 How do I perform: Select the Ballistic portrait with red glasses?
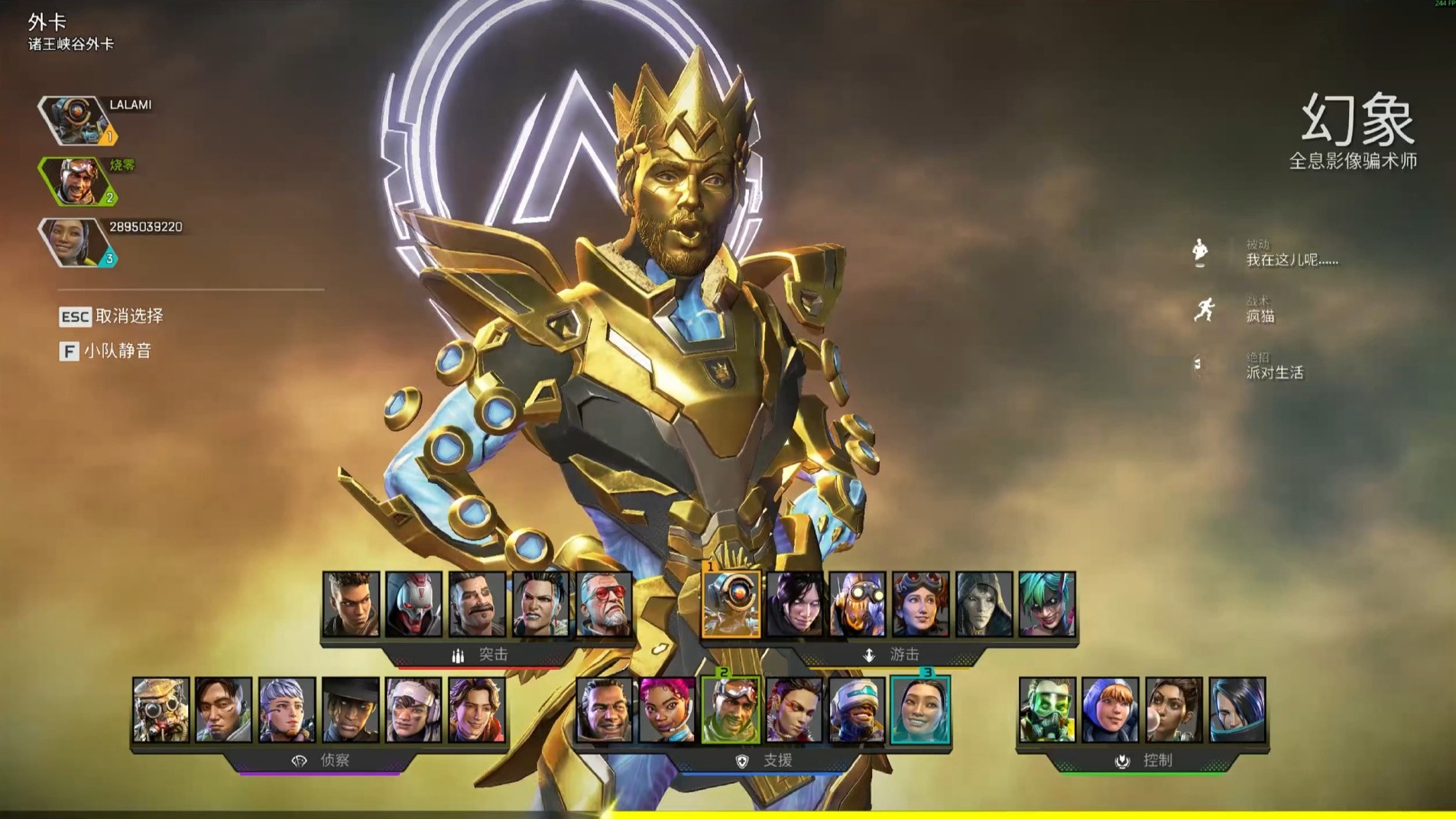click(x=604, y=604)
